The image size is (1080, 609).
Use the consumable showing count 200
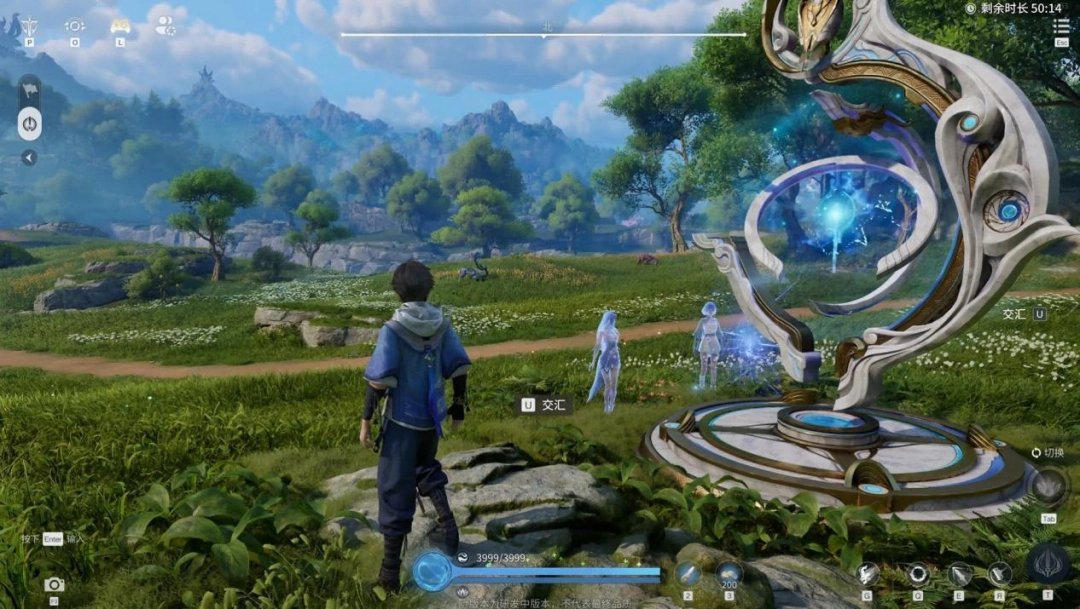click(729, 573)
